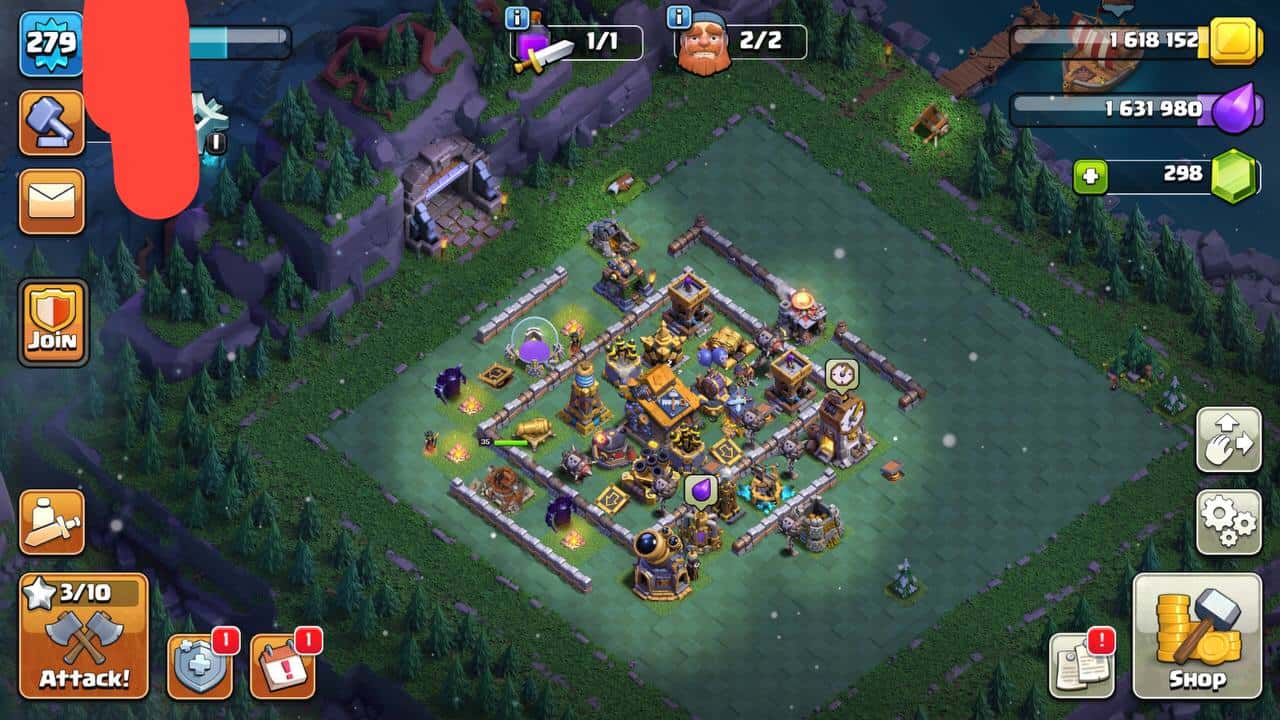Open the hammer builder menu button
The width and height of the screenshot is (1280, 720).
51,122
